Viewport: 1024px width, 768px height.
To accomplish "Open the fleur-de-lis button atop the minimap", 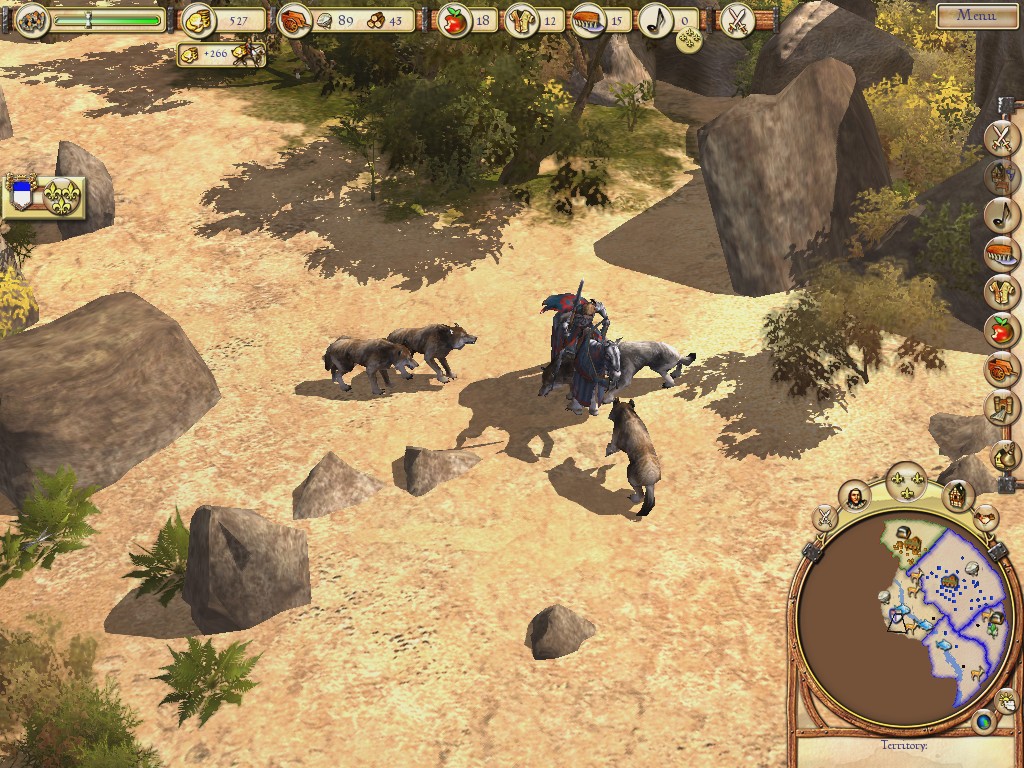I will pos(907,482).
